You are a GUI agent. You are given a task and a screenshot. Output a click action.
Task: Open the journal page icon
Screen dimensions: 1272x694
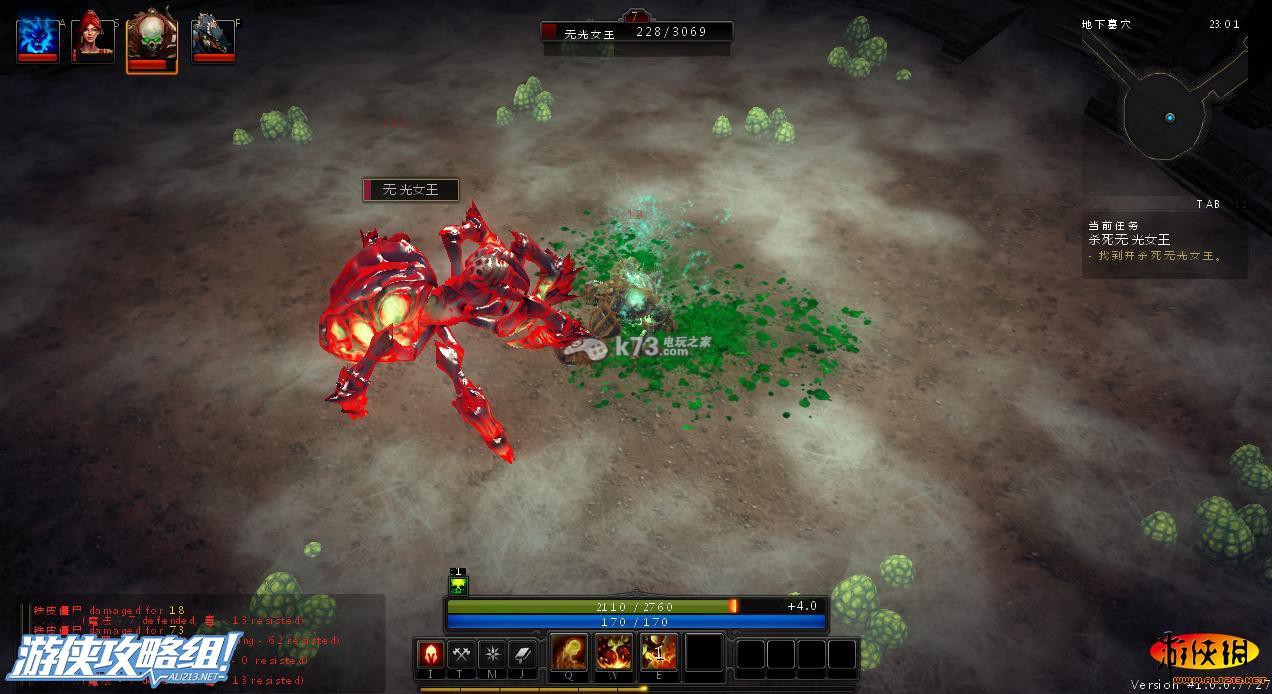[x=524, y=655]
